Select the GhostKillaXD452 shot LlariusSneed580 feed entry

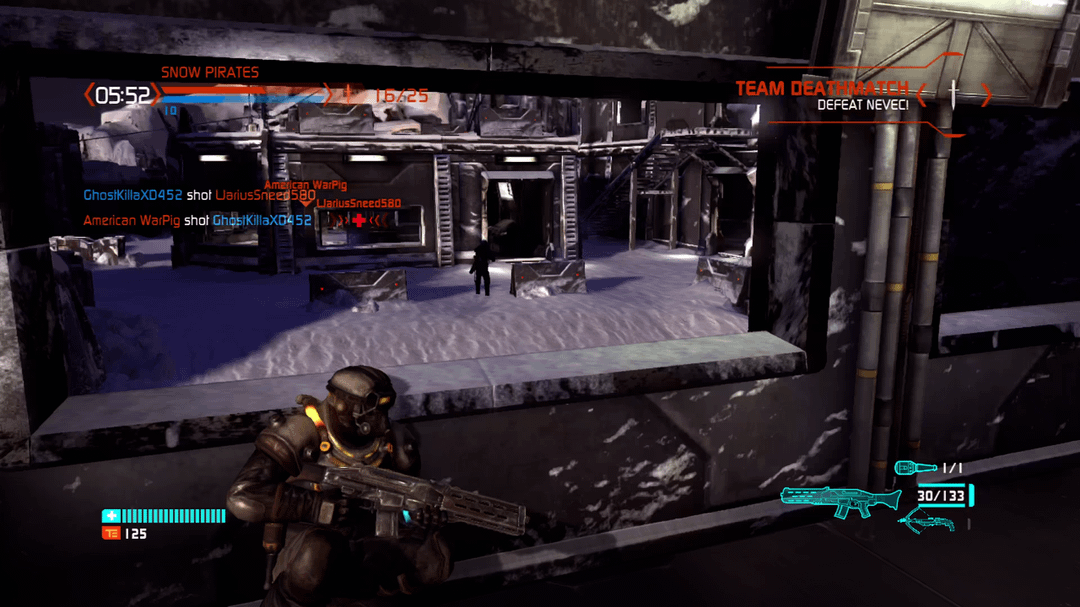(x=199, y=196)
